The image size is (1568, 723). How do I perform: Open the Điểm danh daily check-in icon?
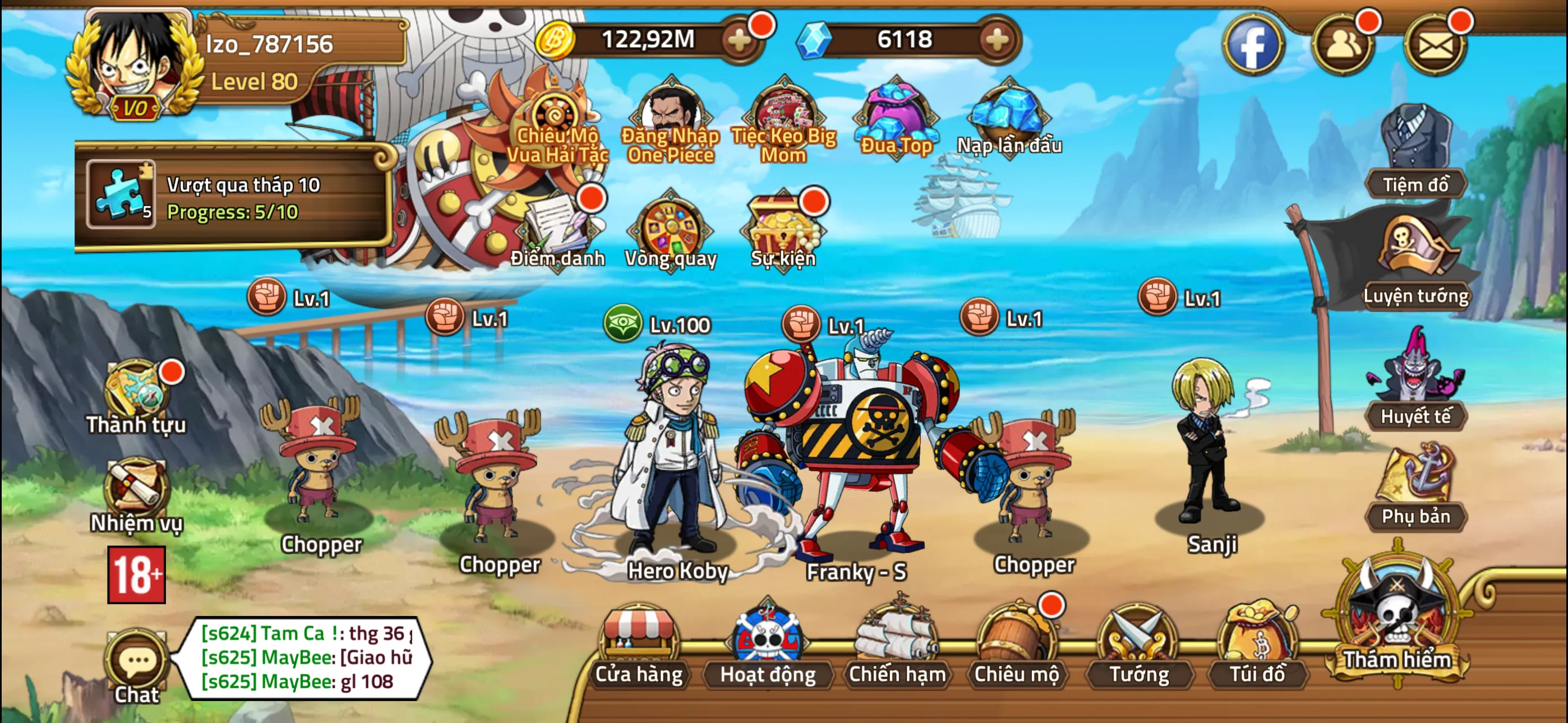tap(558, 228)
